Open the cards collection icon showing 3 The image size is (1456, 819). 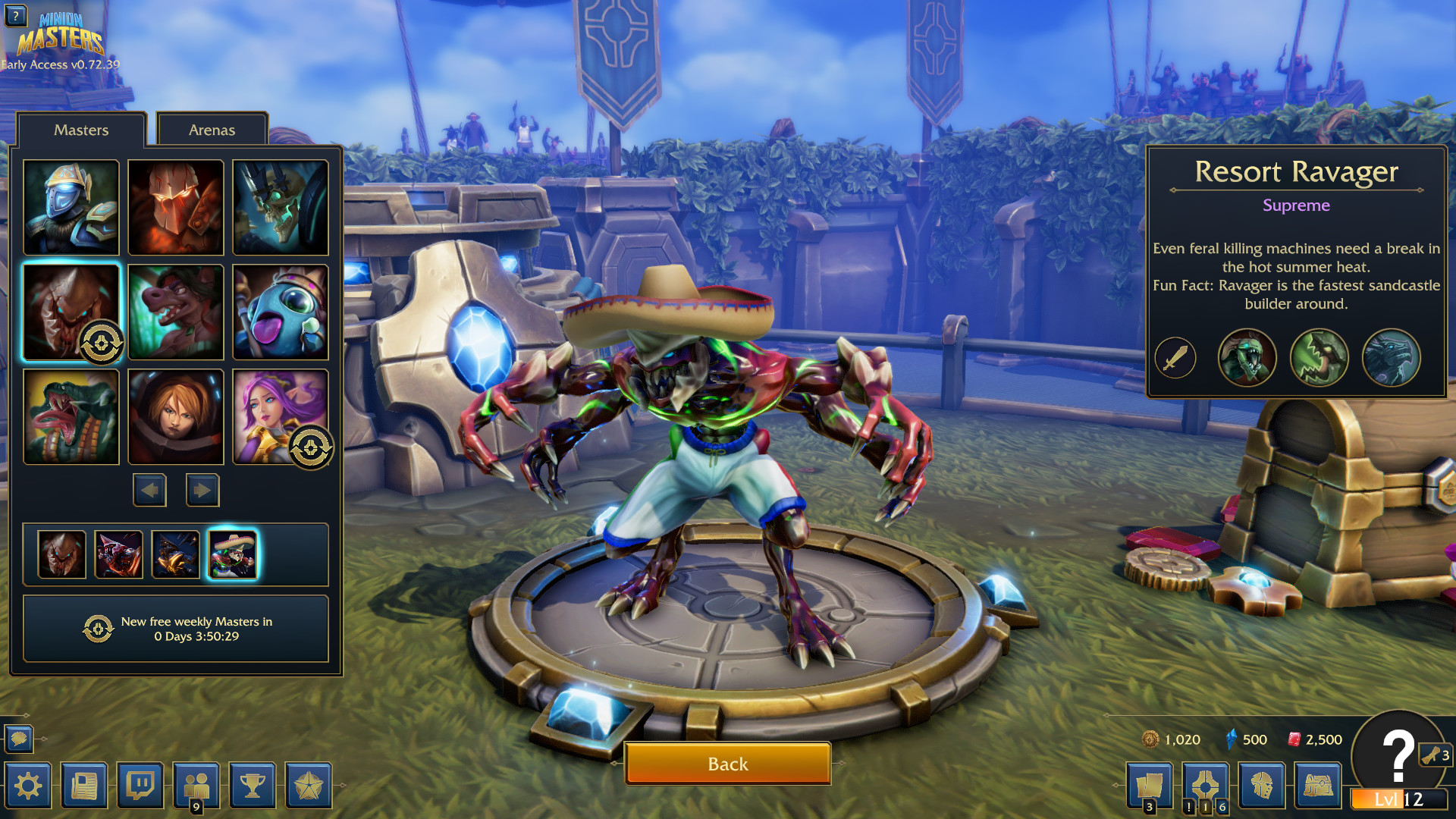(x=1151, y=786)
